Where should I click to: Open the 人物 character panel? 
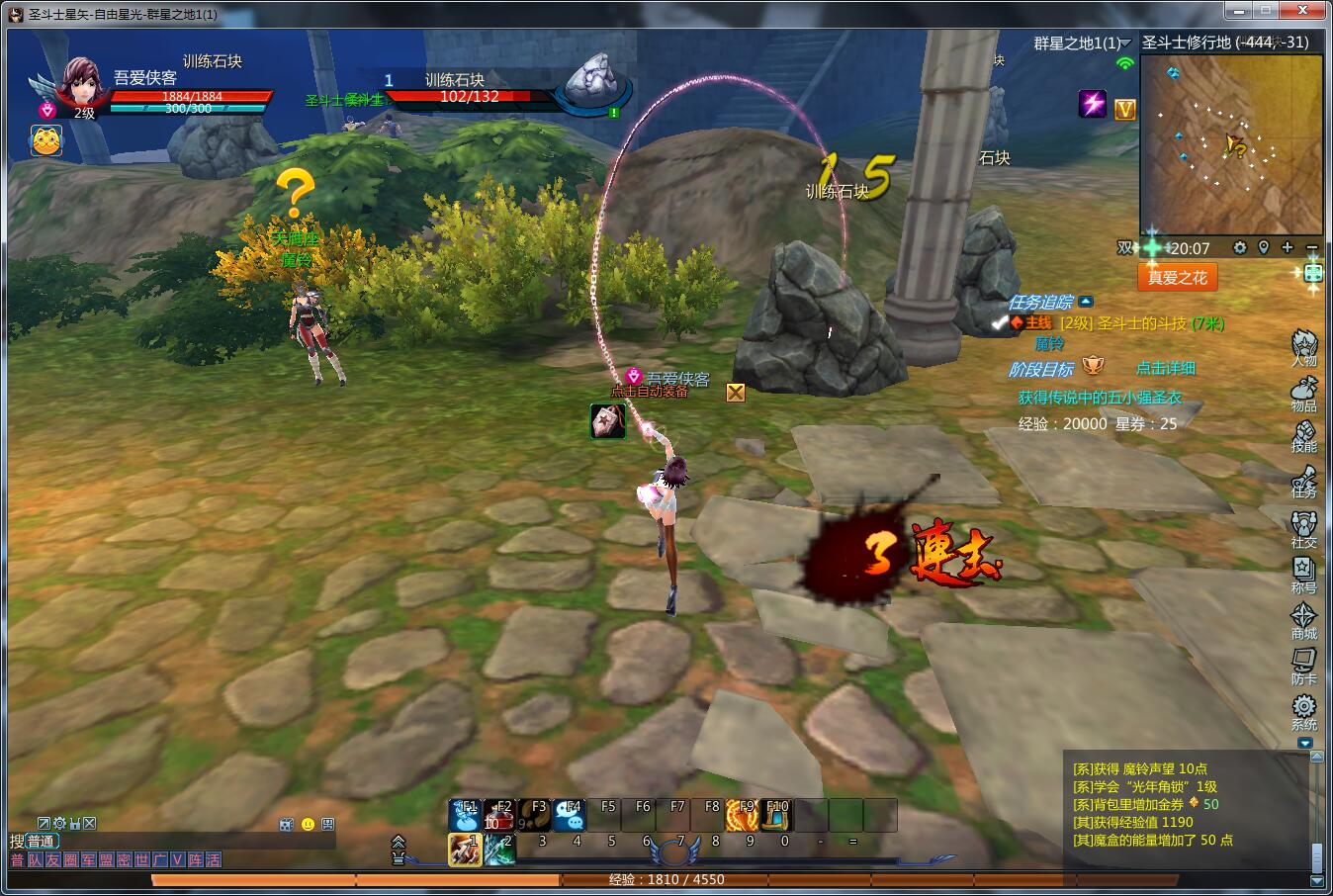(1303, 347)
